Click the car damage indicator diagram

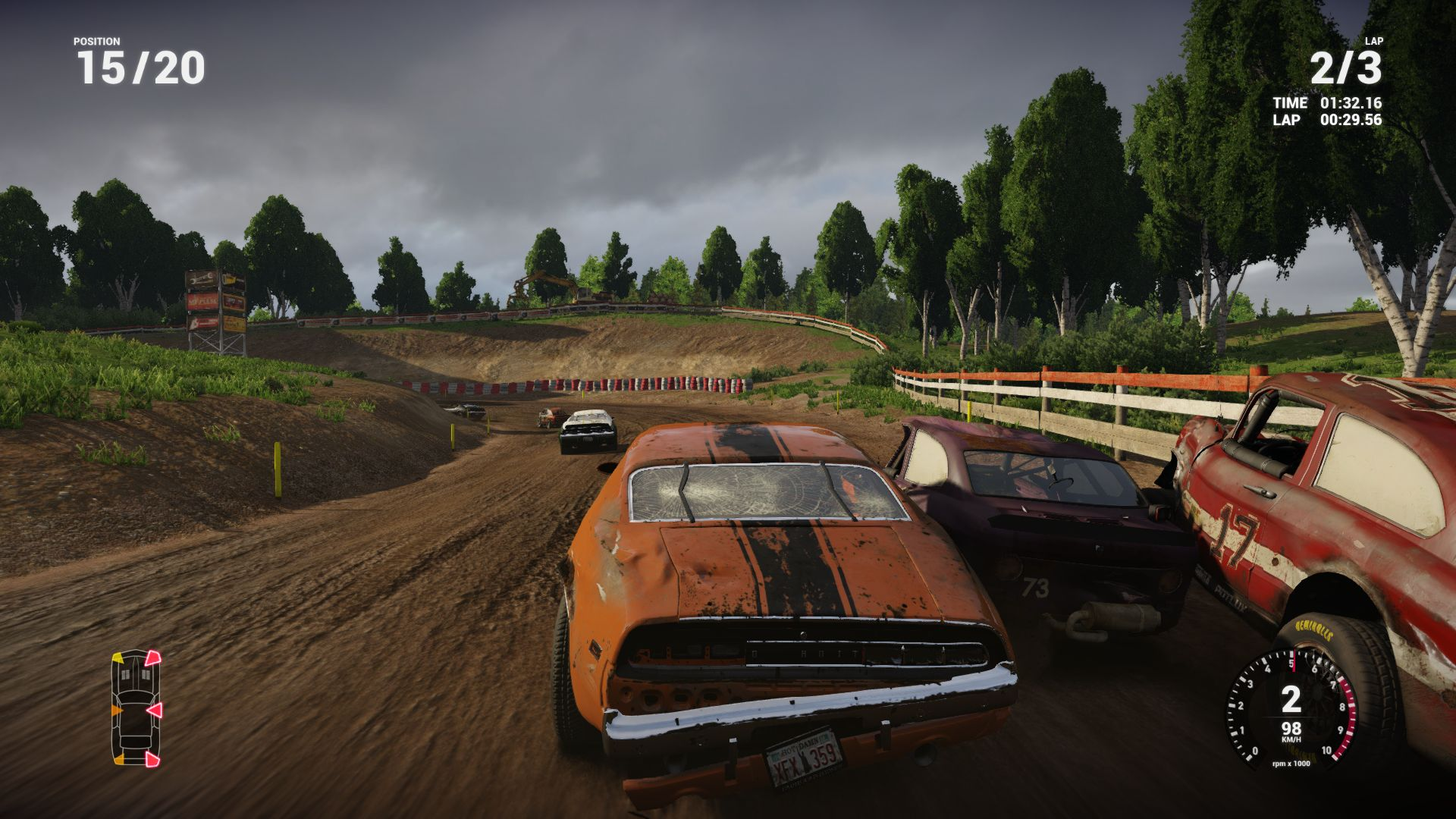coord(136,708)
